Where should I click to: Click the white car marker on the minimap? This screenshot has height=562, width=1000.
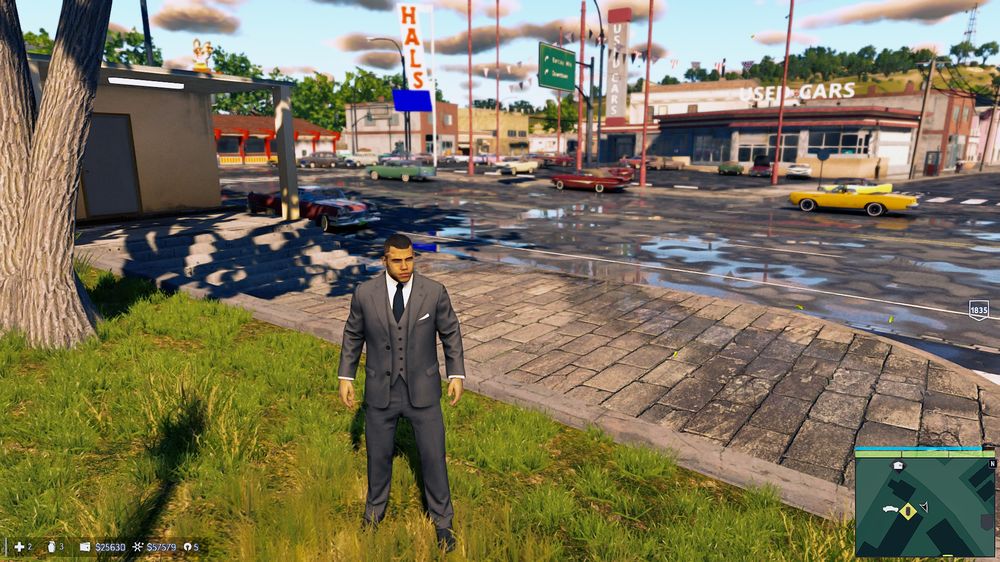889,509
